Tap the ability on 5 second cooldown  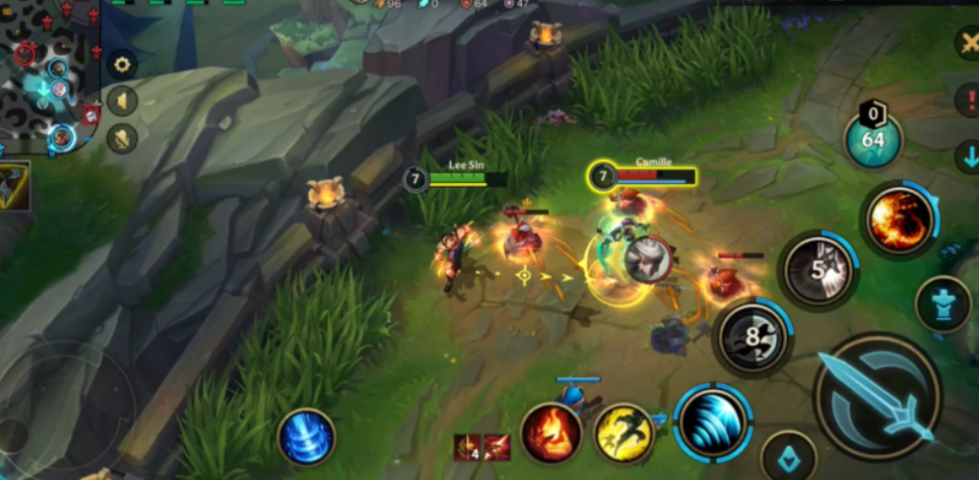[818, 270]
